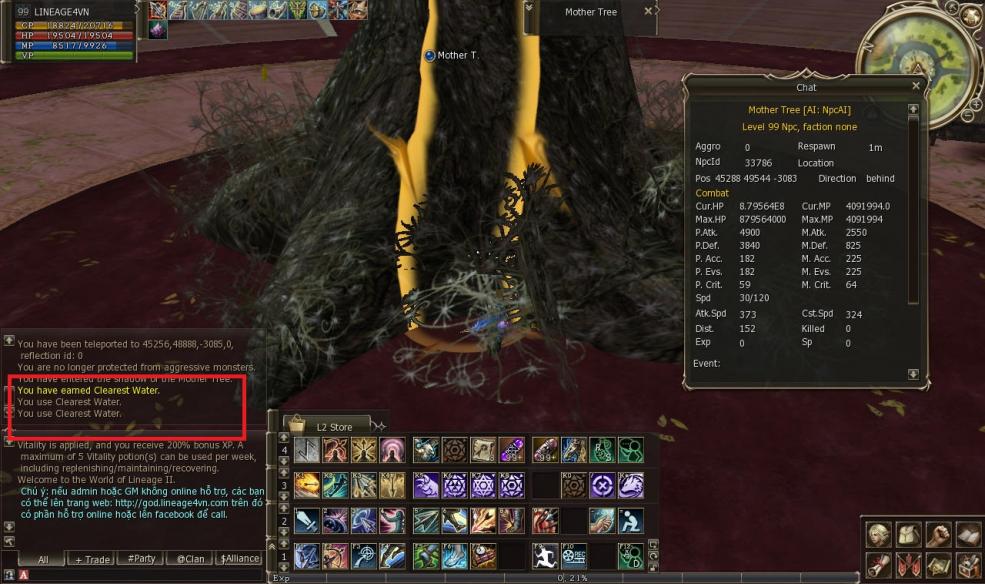Switch to the #Party chat tab
Screen dimensions: 985x584
[141, 559]
